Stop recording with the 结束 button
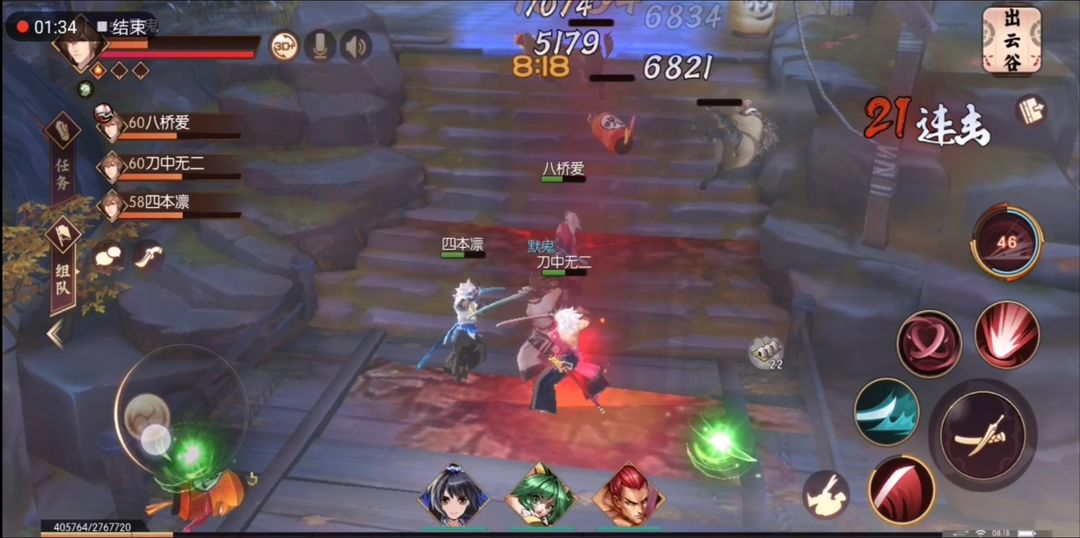The image size is (1080, 538). tap(121, 26)
